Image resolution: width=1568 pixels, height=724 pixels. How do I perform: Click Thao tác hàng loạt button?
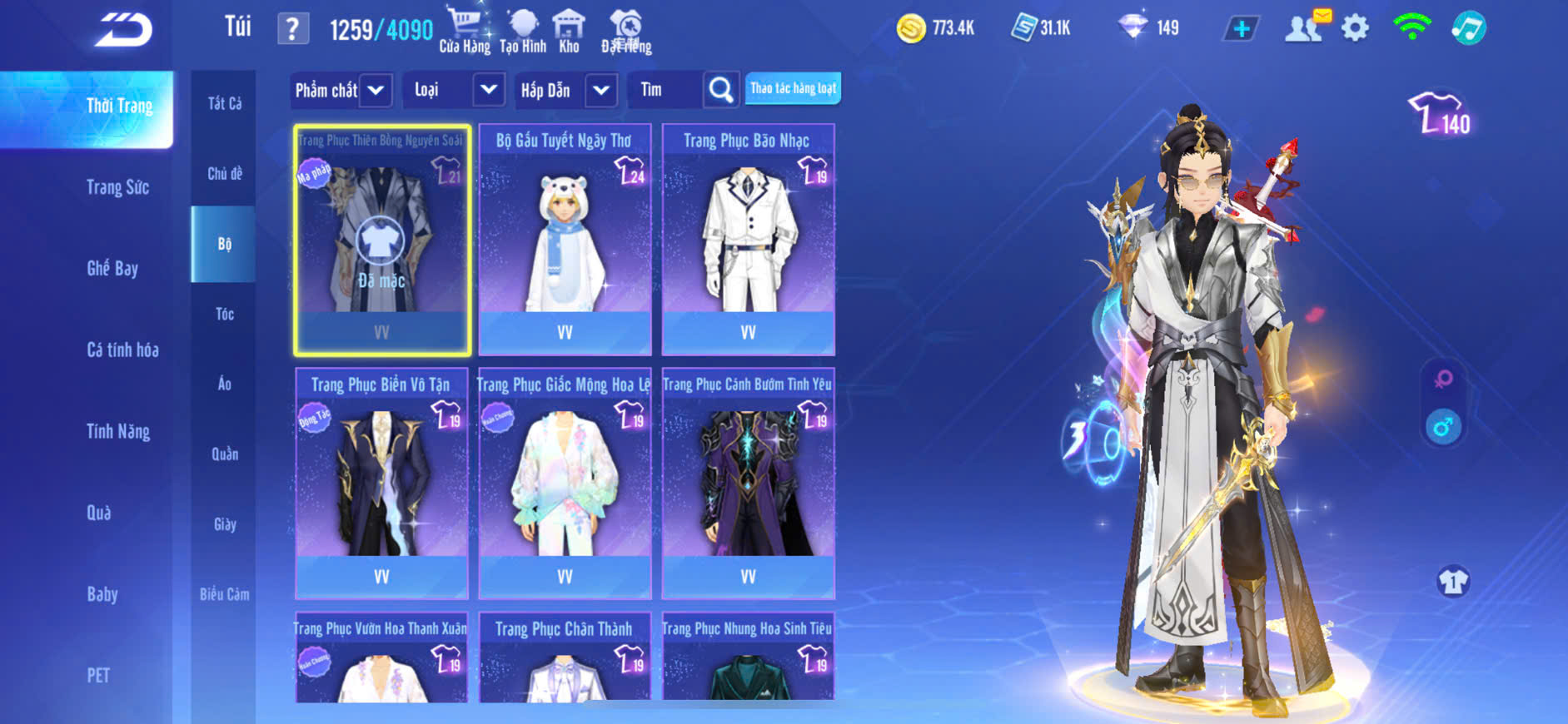[793, 88]
